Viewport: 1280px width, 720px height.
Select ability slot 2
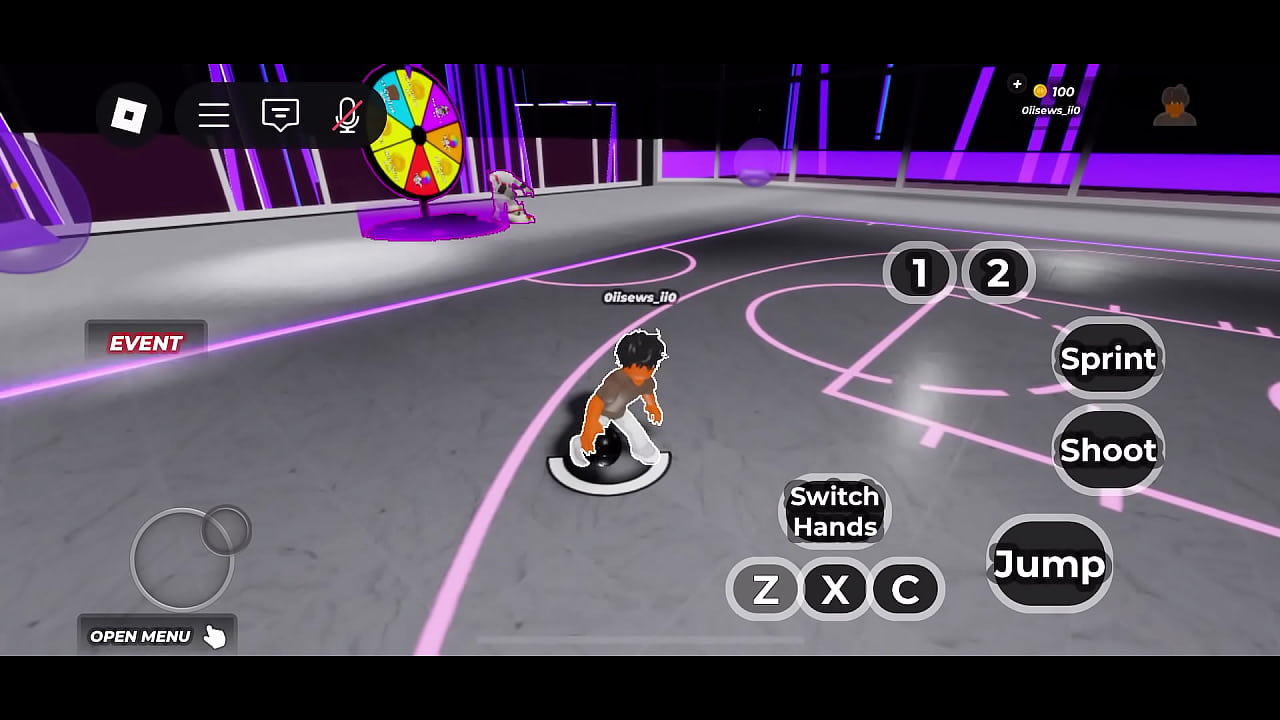(999, 272)
